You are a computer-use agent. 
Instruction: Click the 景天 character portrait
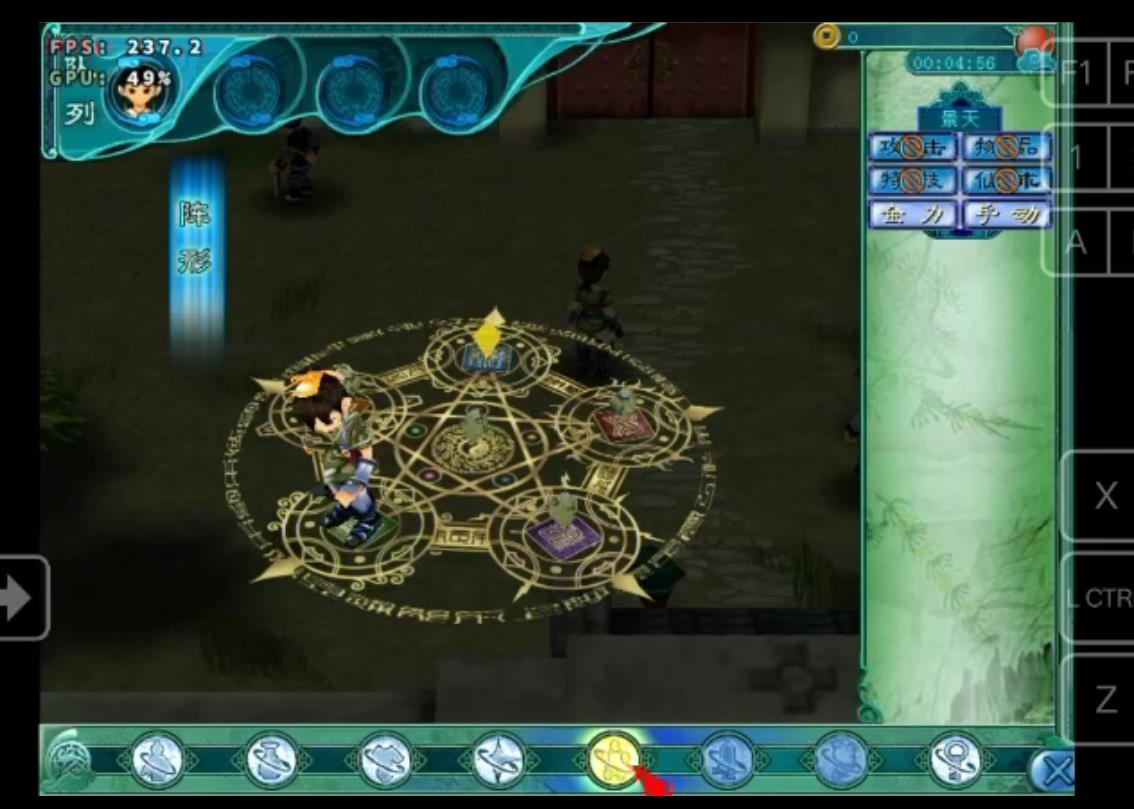point(141,90)
